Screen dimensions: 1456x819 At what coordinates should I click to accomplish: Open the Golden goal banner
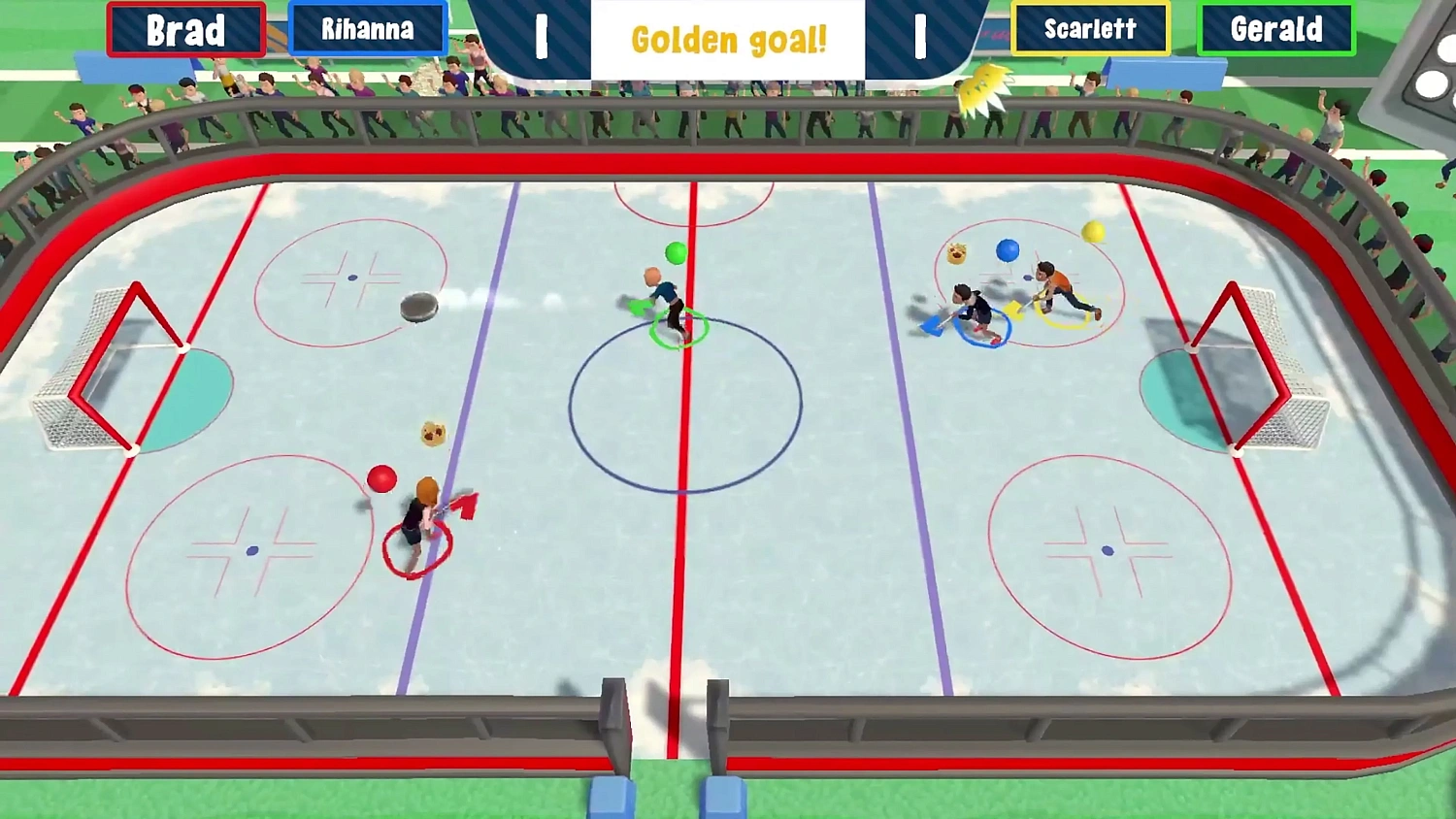tap(728, 41)
